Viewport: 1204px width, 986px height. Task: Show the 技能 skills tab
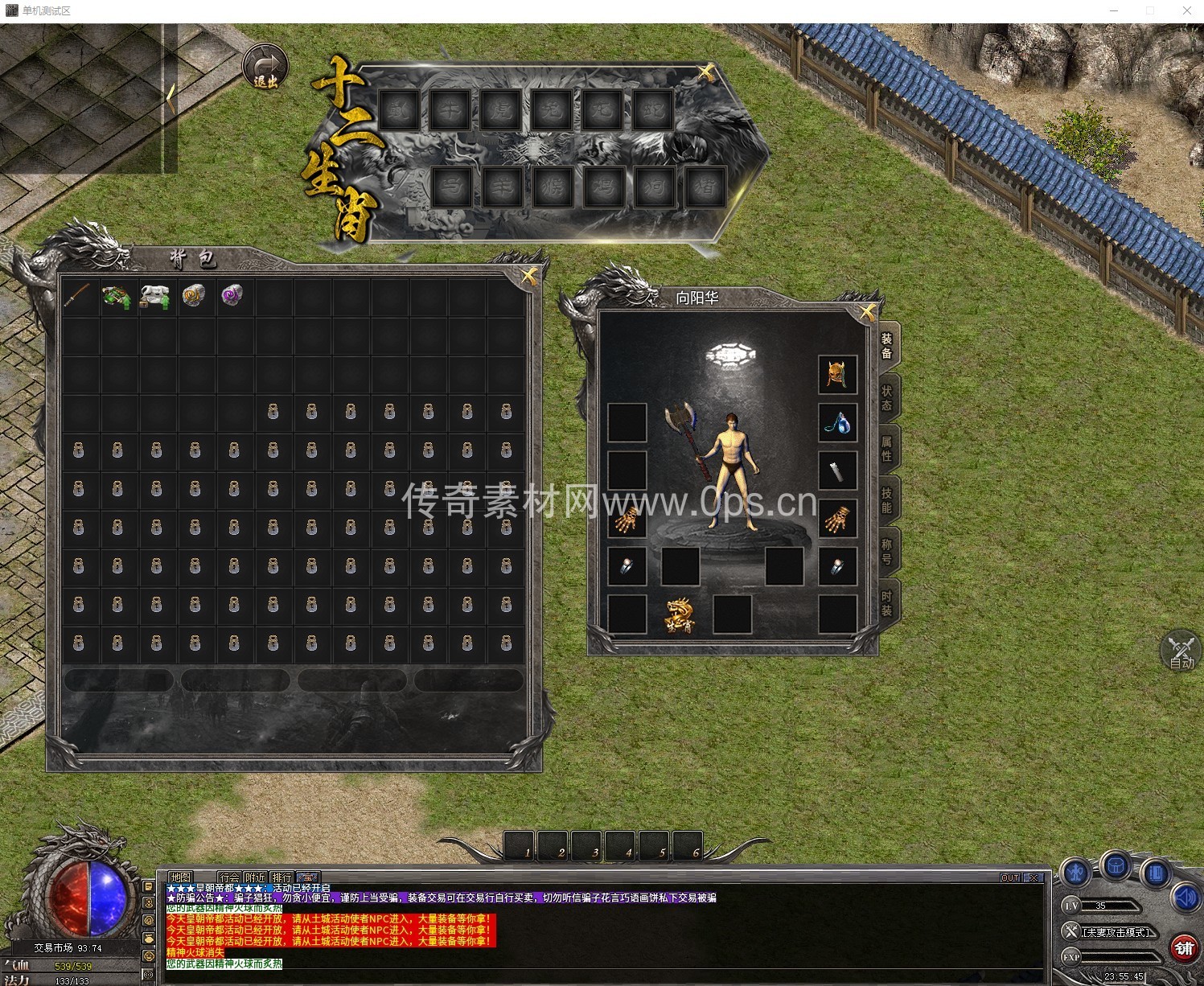(886, 499)
